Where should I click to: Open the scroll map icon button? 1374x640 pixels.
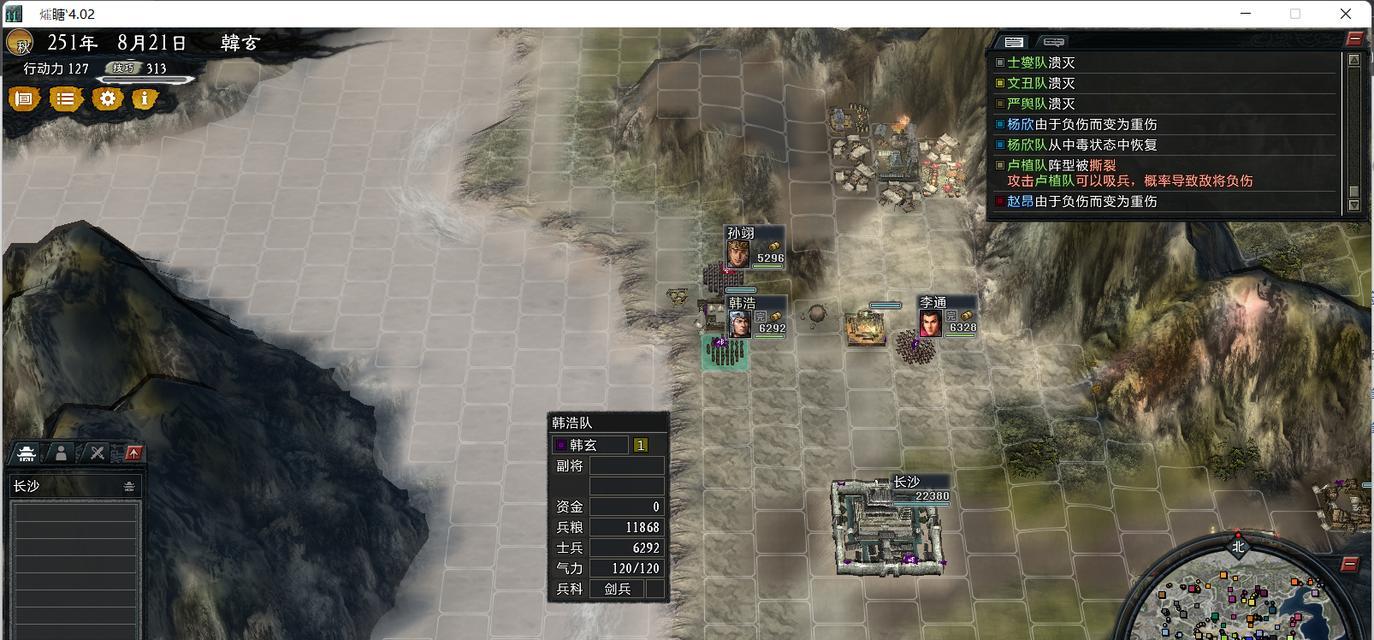tap(24, 99)
